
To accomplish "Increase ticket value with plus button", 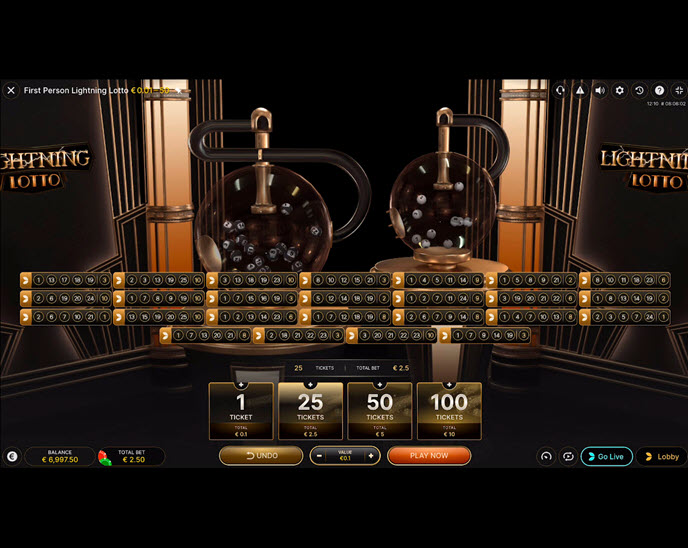I will 371,456.
